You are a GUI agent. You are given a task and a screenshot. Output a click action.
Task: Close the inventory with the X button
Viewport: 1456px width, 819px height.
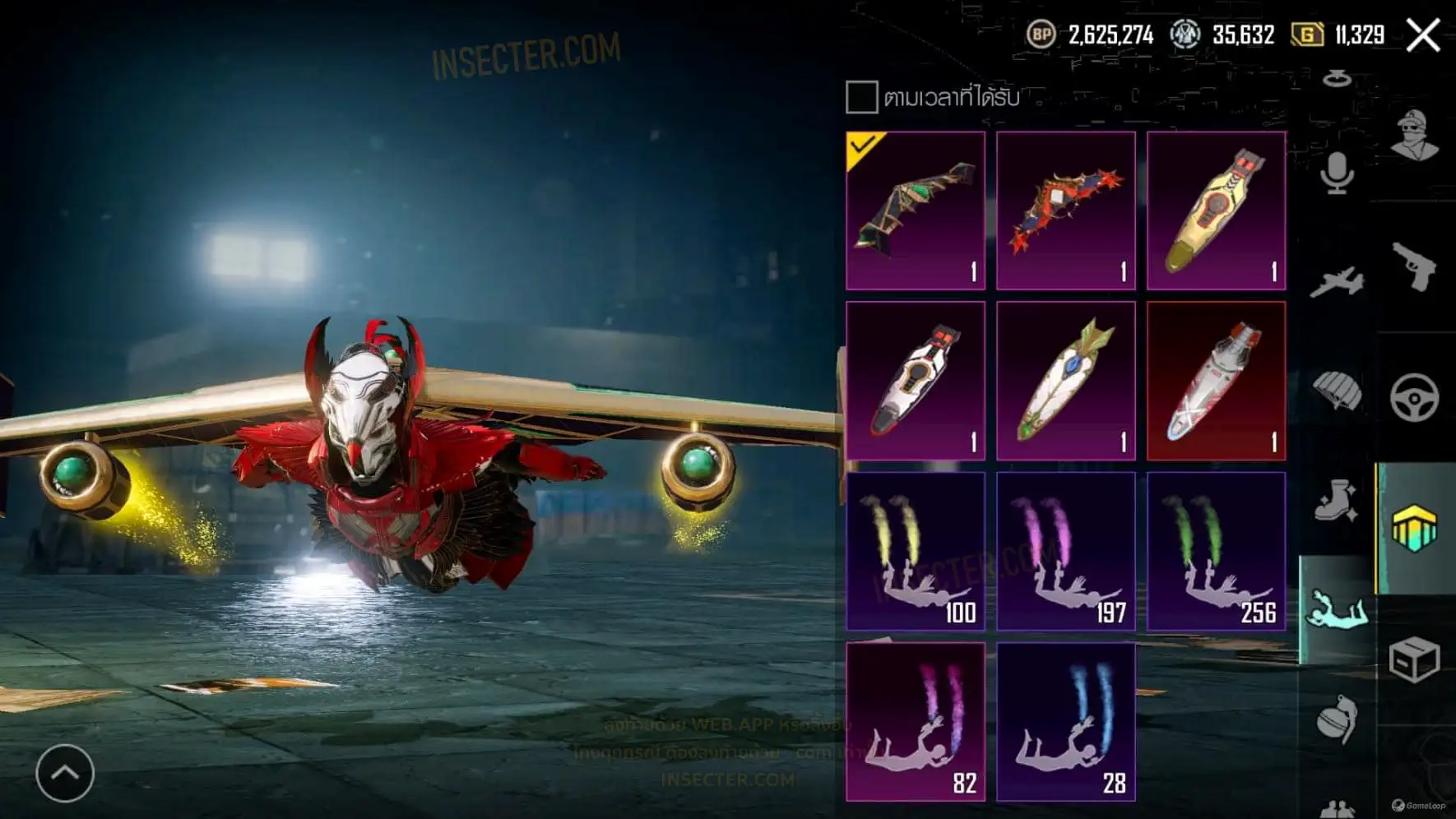pyautogui.click(x=1422, y=35)
